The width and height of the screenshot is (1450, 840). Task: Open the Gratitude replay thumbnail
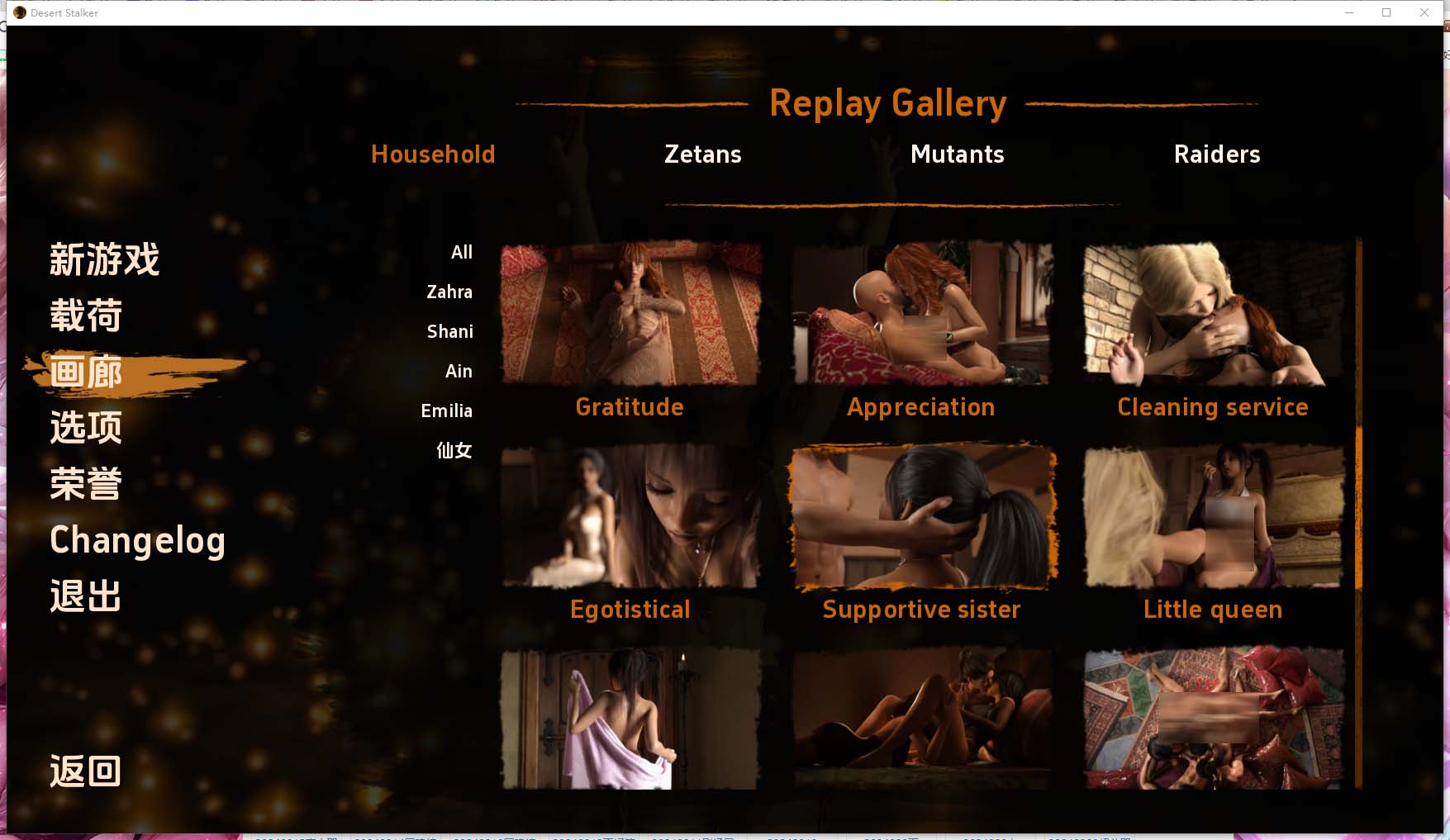(x=630, y=314)
